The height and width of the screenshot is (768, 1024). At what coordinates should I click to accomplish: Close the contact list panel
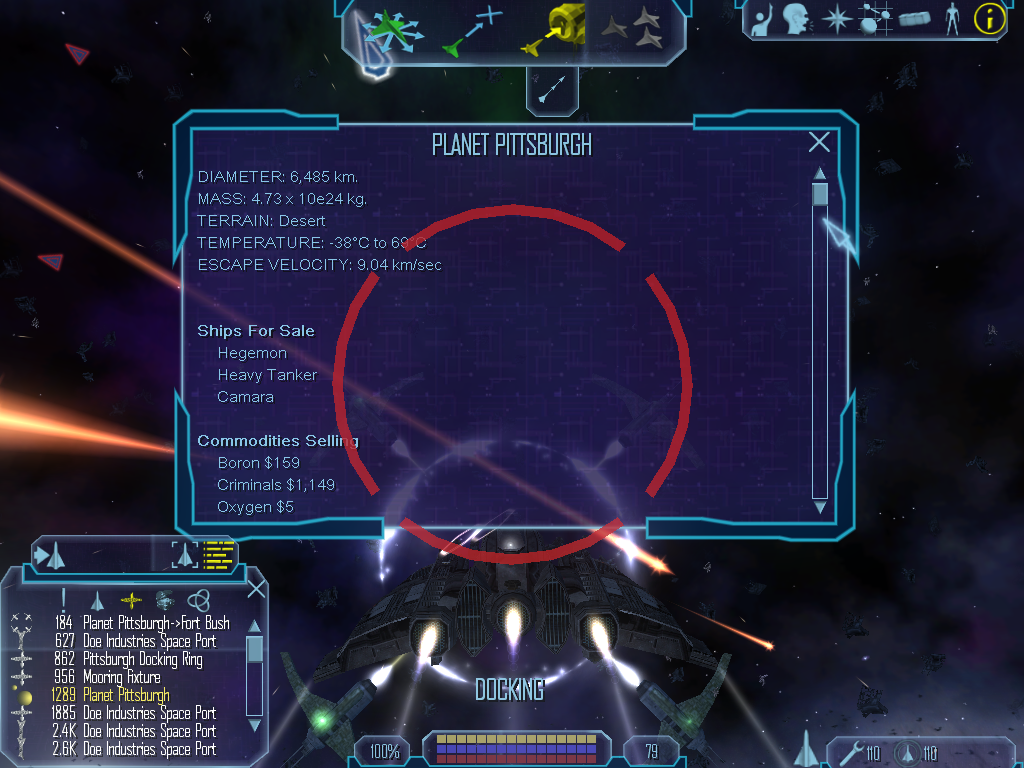(256, 589)
